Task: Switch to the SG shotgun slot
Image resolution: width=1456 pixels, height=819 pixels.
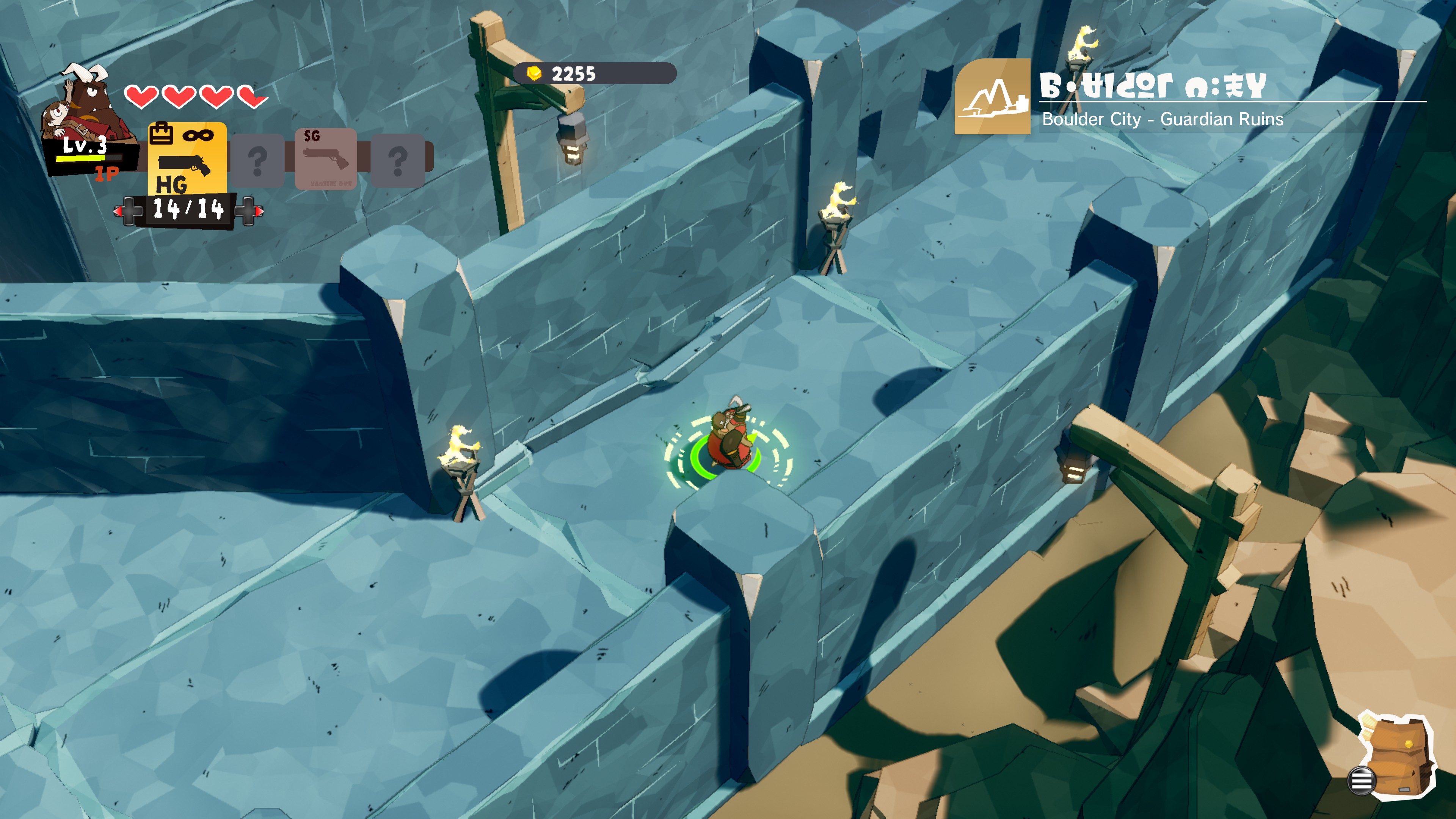Action: coord(326,159)
